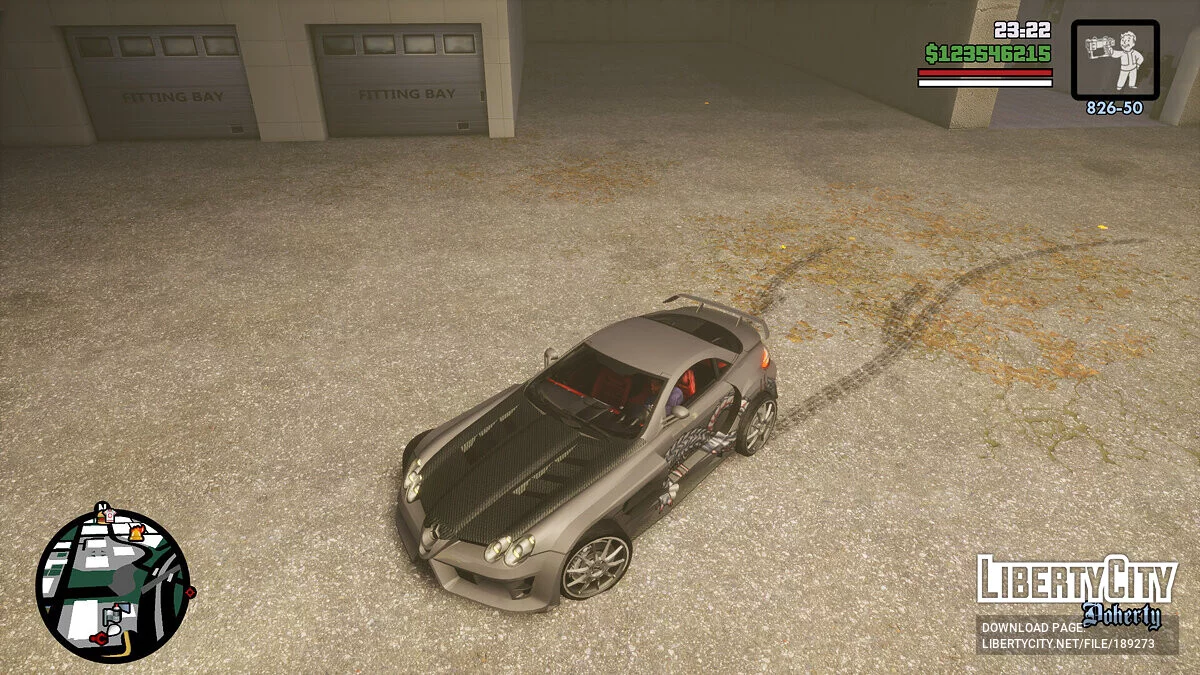Select the equipped weapon icon

point(1115,60)
